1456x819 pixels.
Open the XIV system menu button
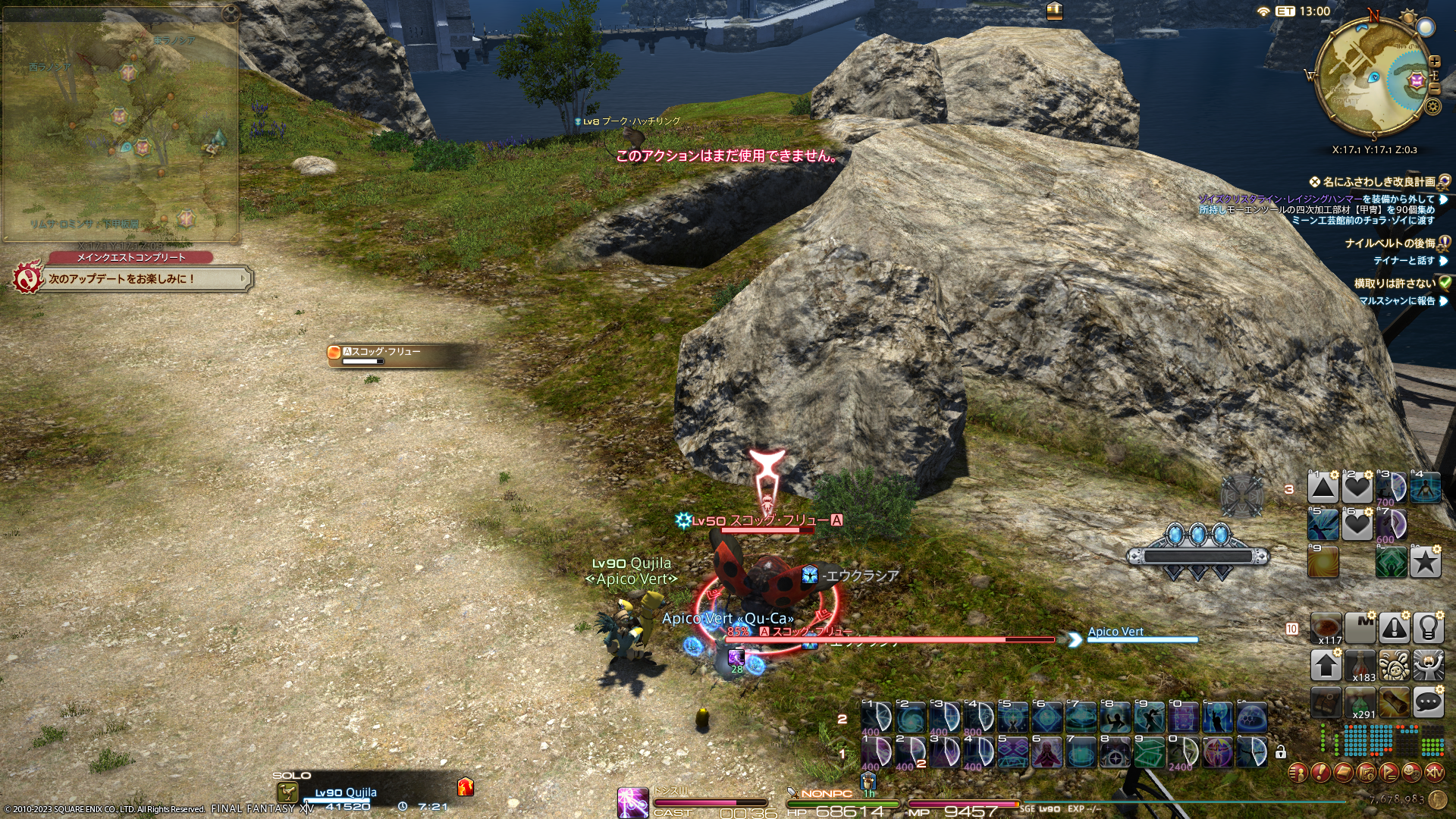[1434, 773]
